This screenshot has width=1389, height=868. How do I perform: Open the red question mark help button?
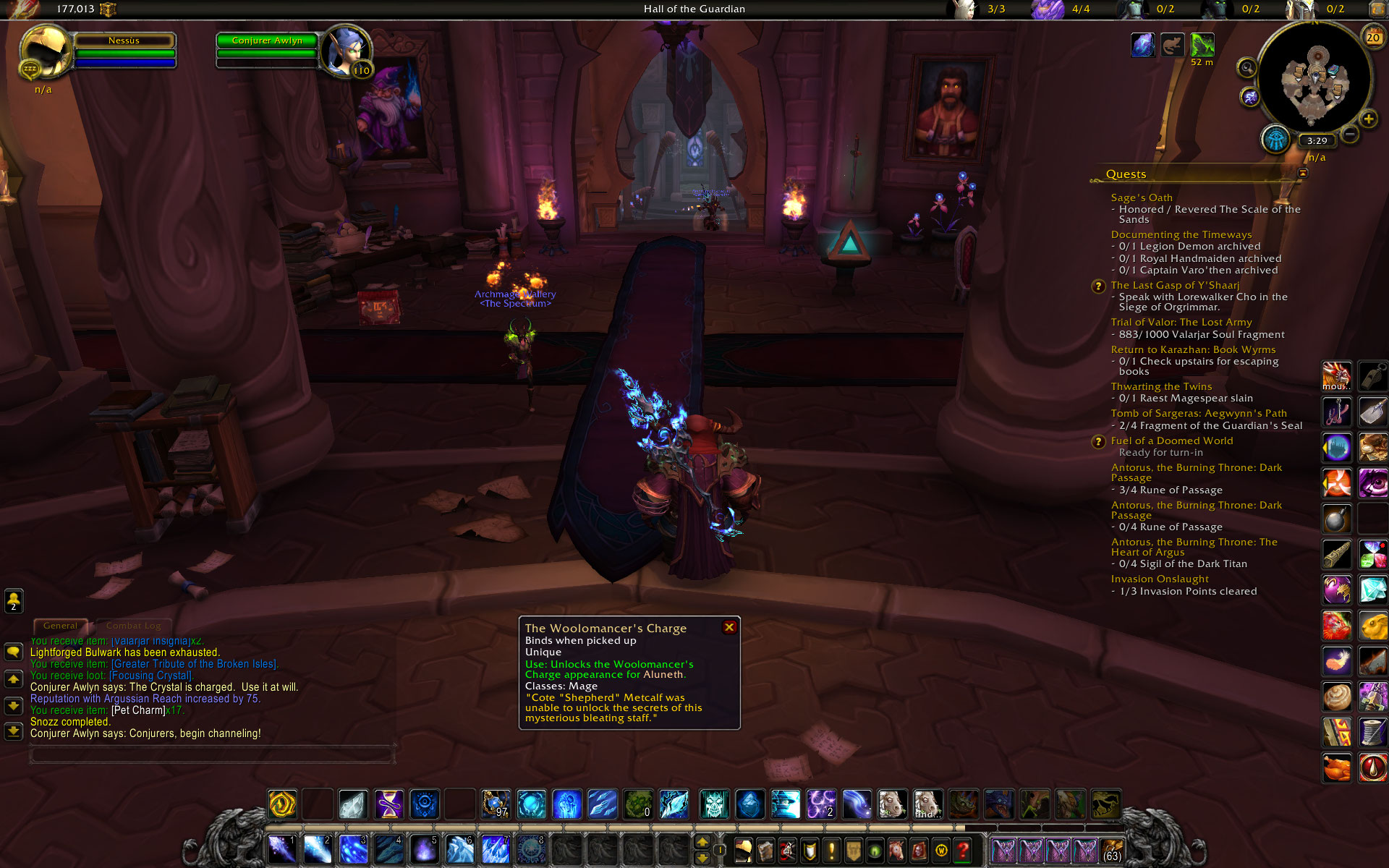[x=962, y=850]
